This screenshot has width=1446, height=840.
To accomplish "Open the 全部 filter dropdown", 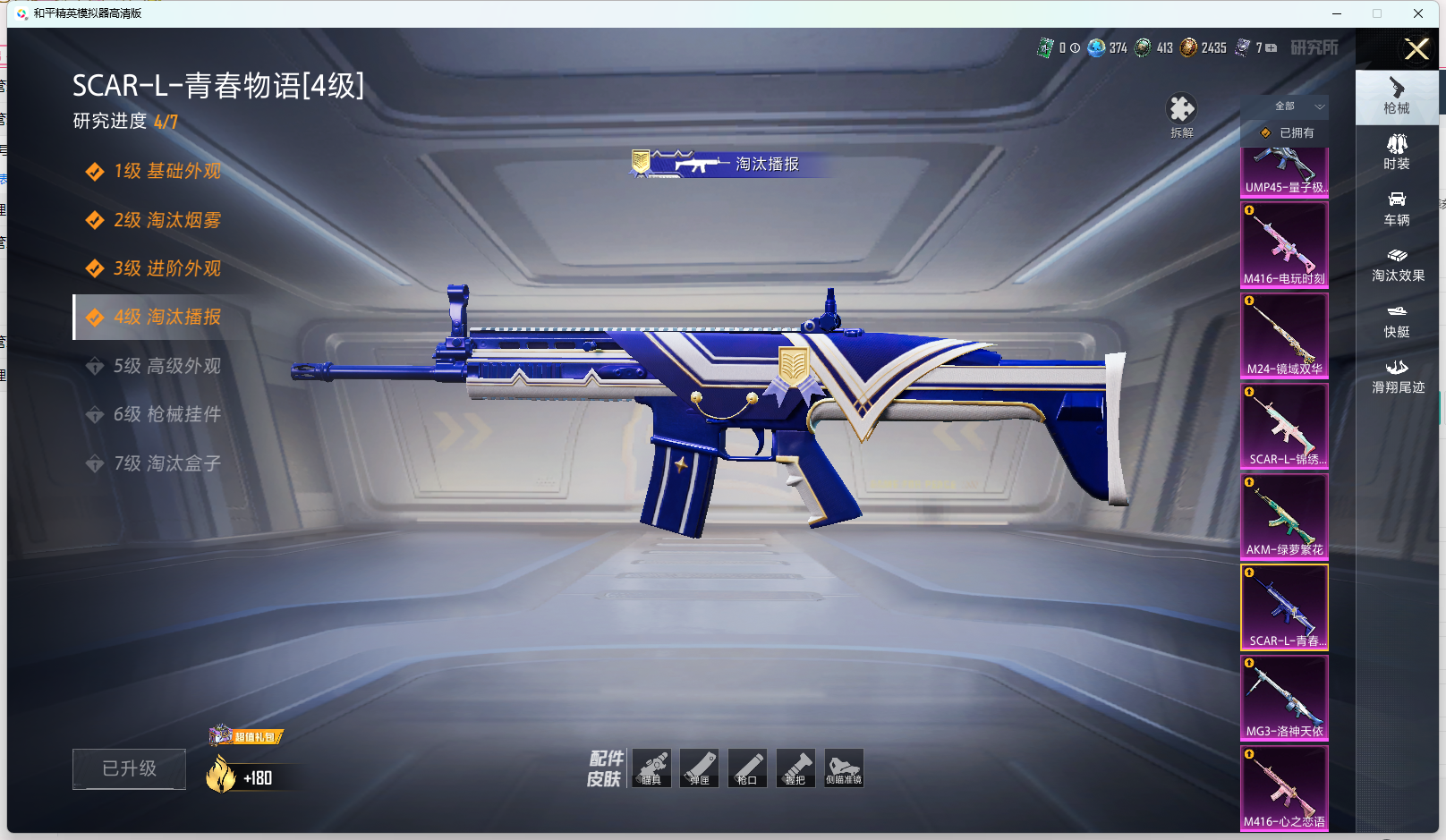I will (x=1298, y=106).
